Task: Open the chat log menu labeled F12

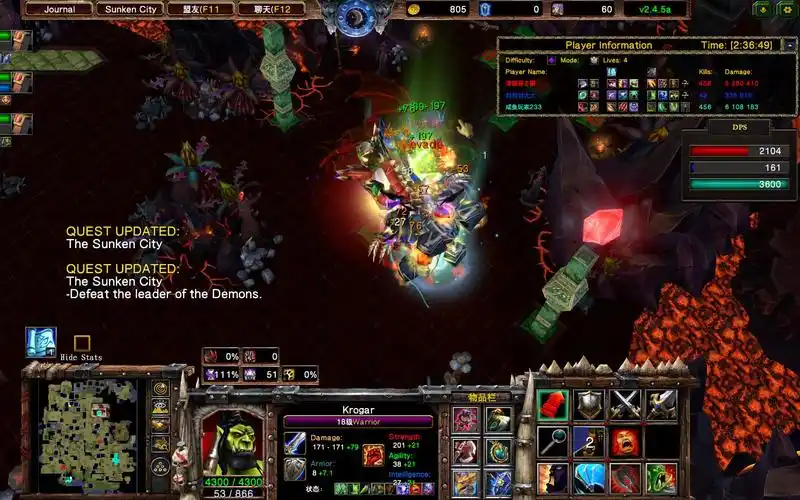Action: [x=272, y=9]
